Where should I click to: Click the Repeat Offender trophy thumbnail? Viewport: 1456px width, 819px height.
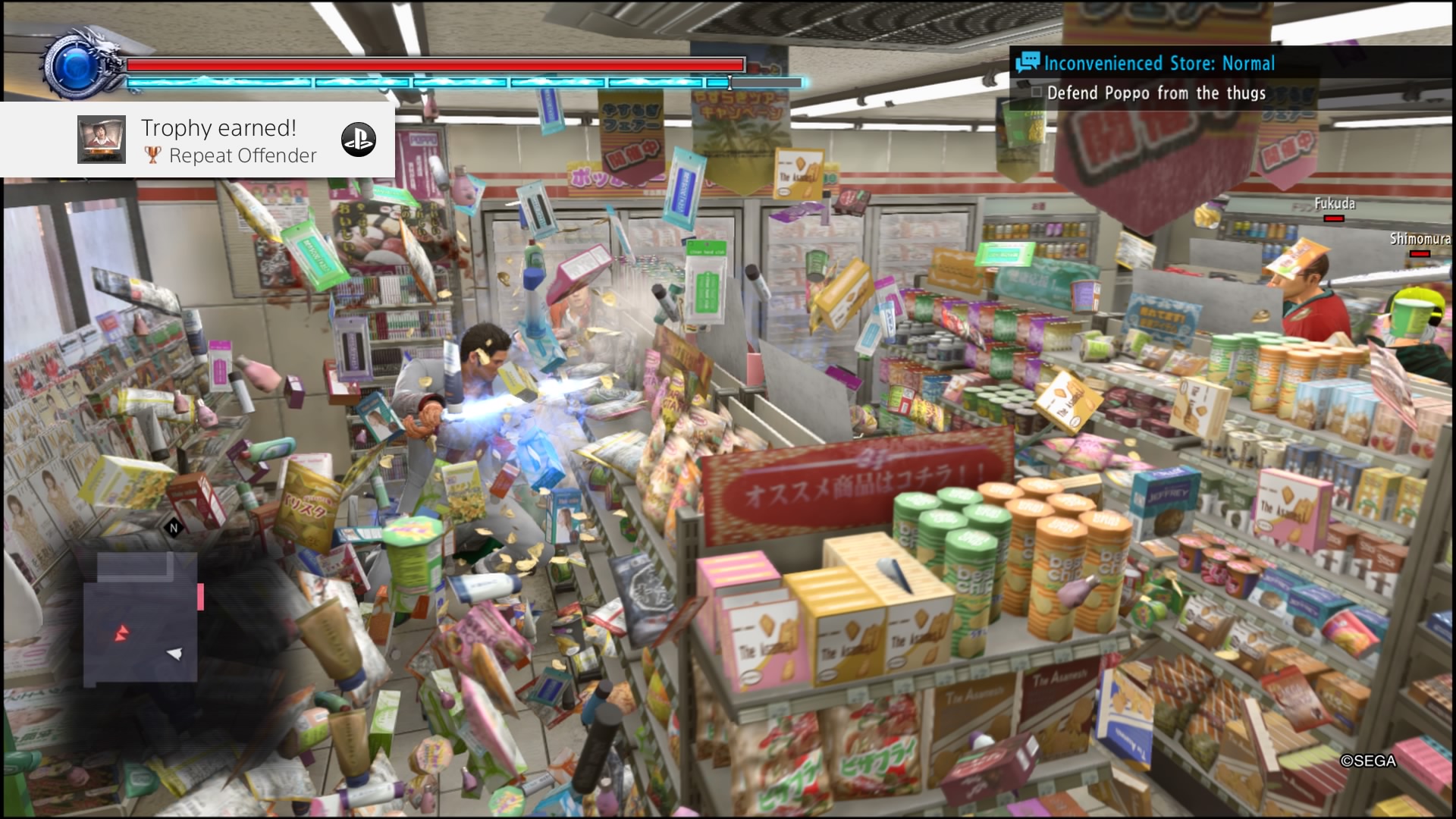[x=102, y=140]
